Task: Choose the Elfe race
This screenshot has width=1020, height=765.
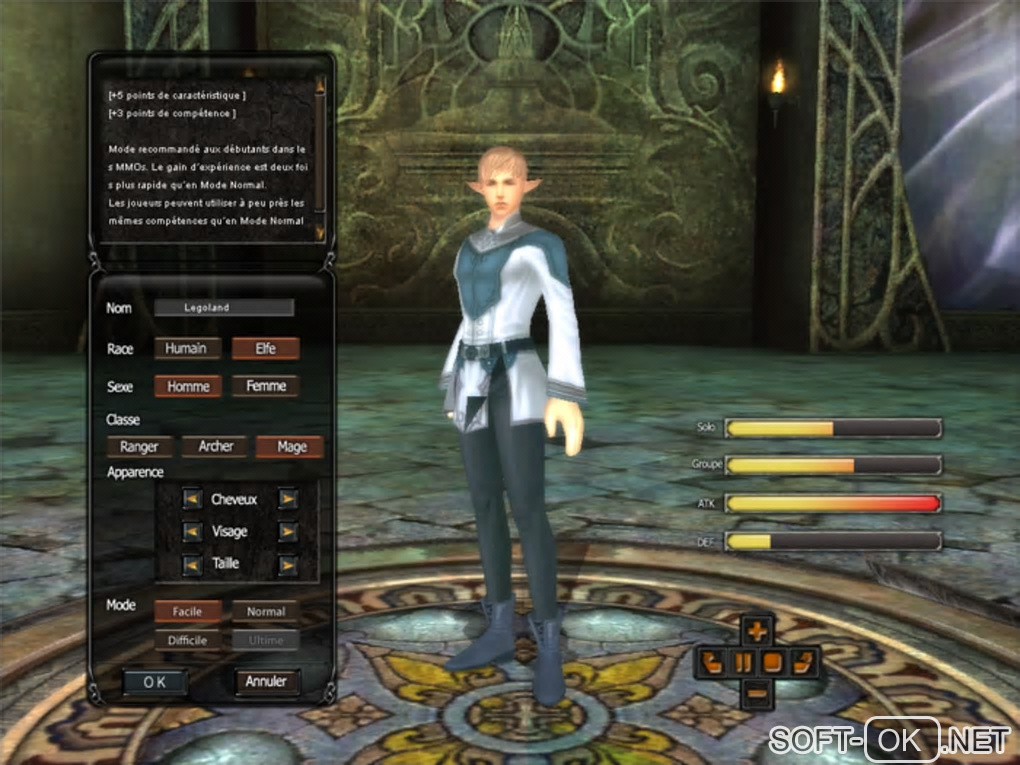Action: (x=265, y=348)
